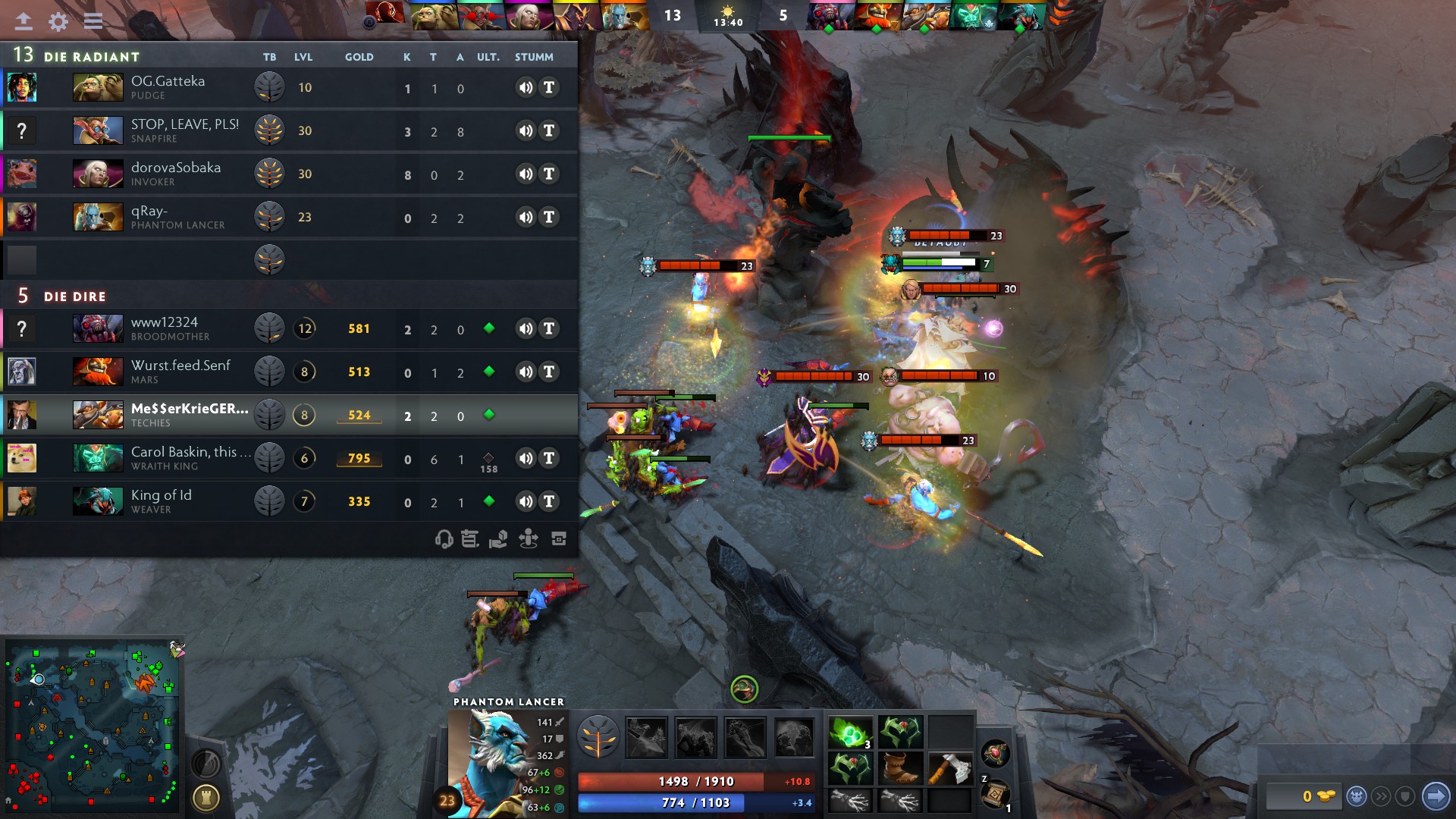The height and width of the screenshot is (819, 1456).
Task: Click the headset icon below scoreboard
Action: [444, 539]
